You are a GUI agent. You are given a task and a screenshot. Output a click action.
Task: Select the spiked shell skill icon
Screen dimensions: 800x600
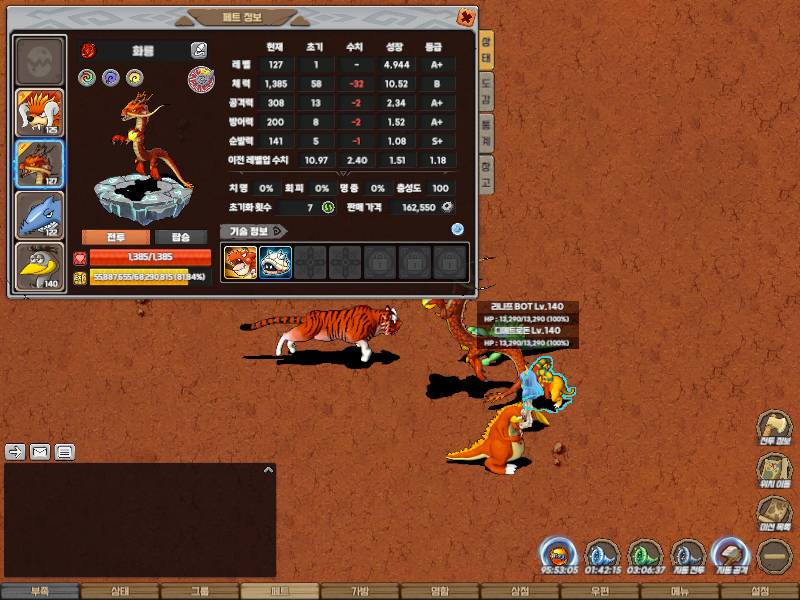pos(275,262)
